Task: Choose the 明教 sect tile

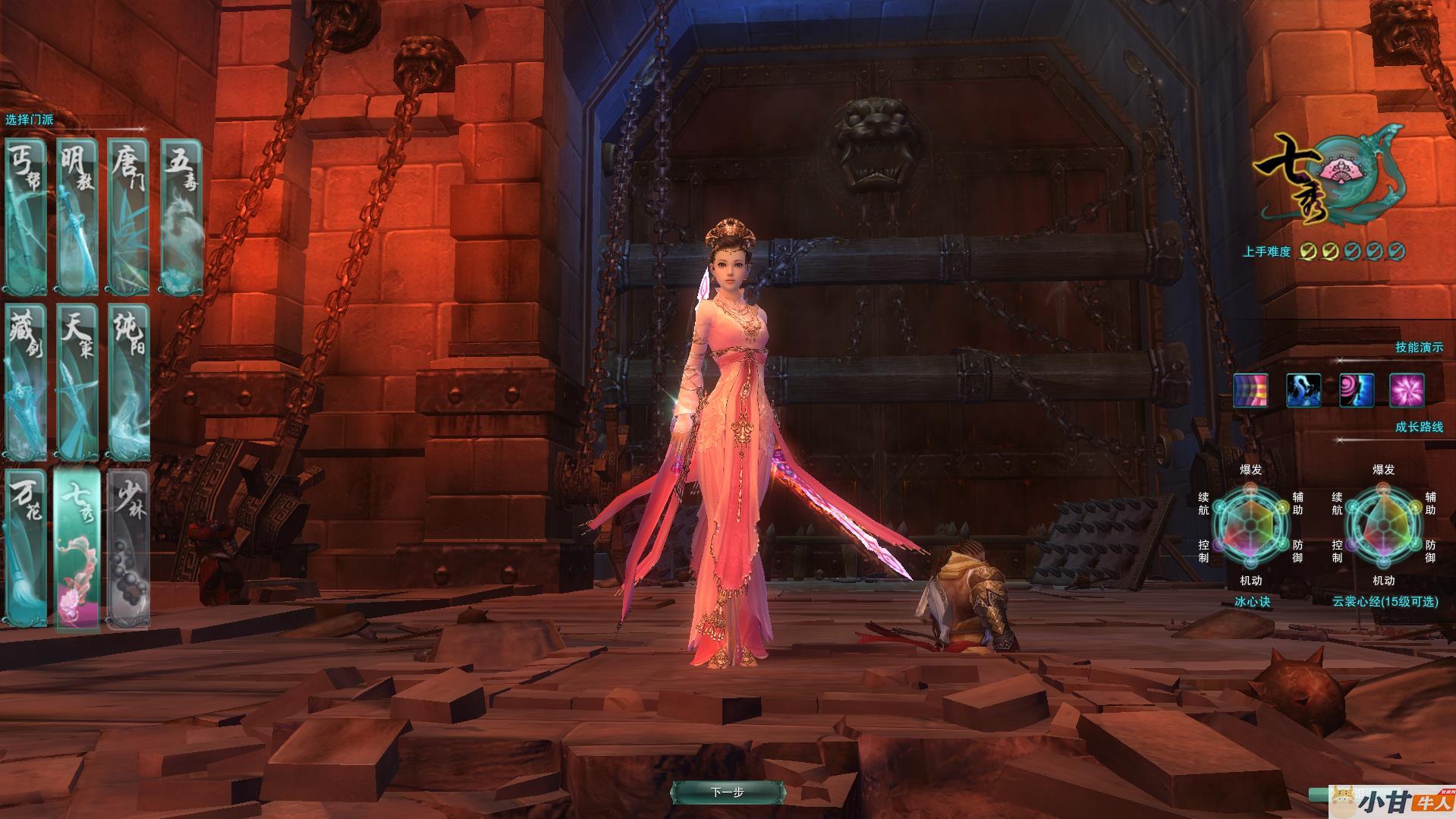Action: click(77, 216)
